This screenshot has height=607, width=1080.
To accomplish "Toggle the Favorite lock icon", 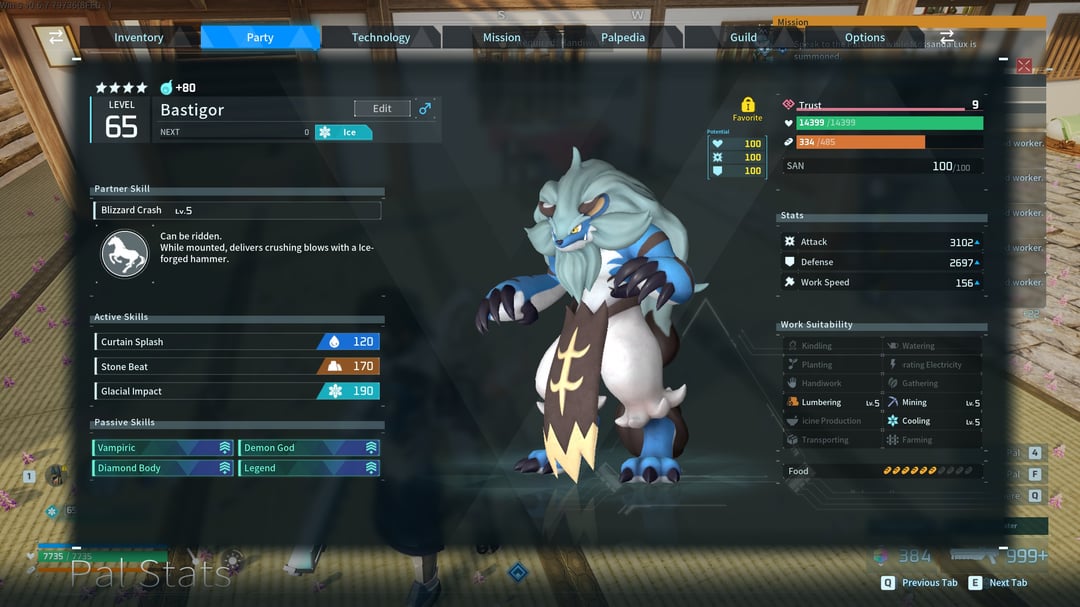I will coord(747,105).
